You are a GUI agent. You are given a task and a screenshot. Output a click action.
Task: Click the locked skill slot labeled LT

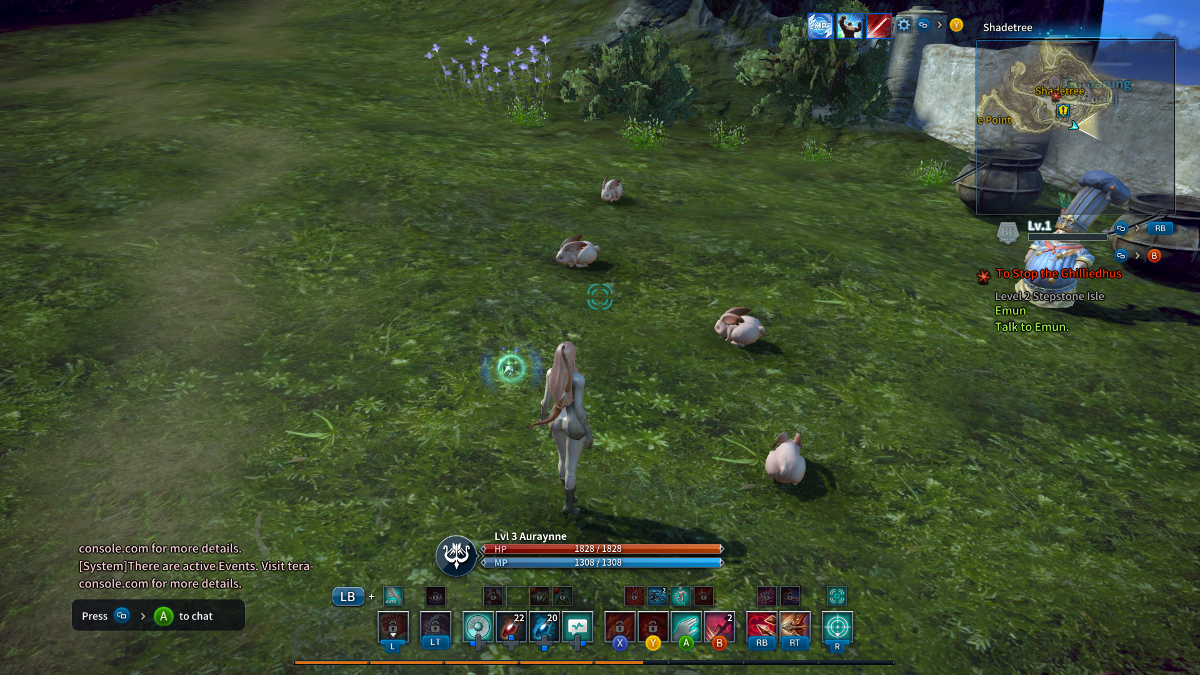click(435, 627)
